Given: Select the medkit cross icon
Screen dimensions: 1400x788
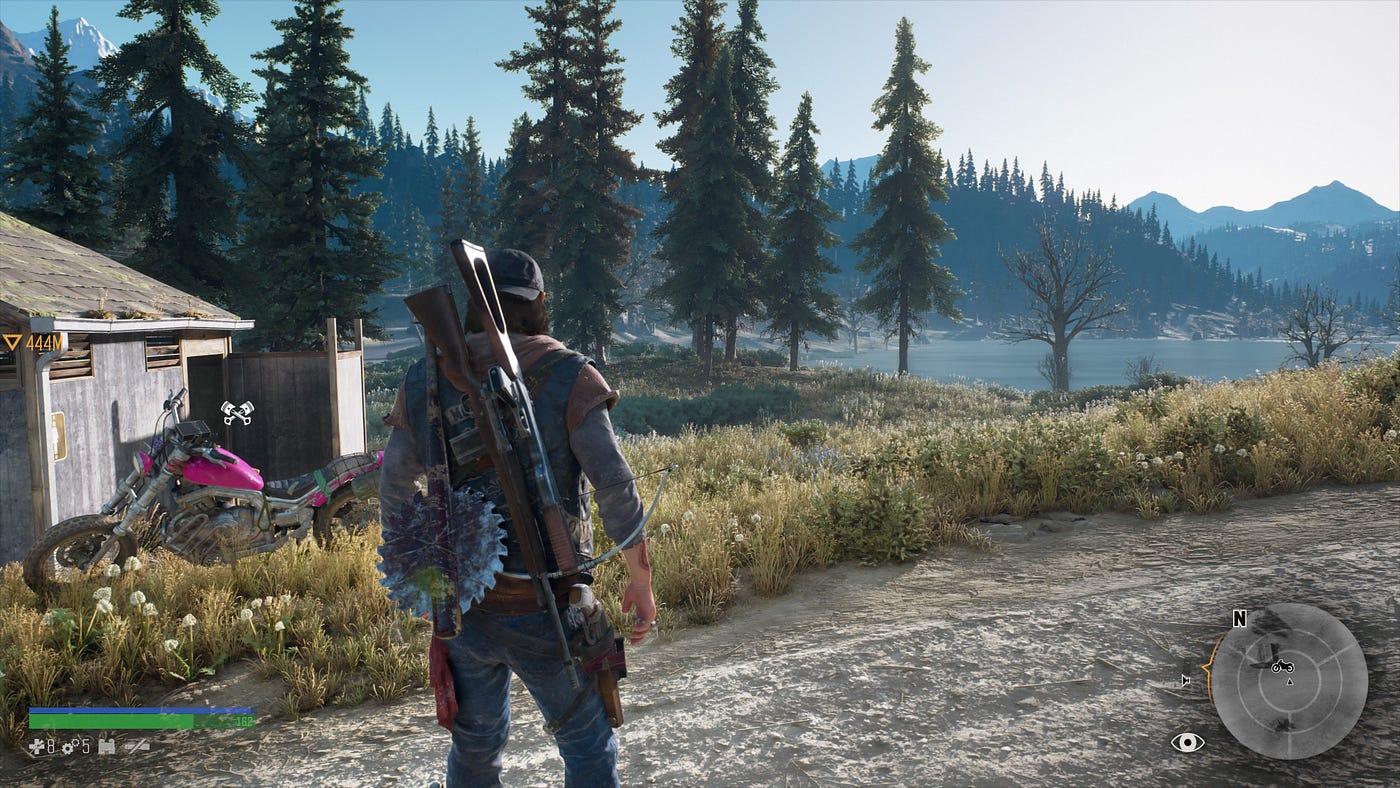Looking at the screenshot, I should click(x=36, y=746).
